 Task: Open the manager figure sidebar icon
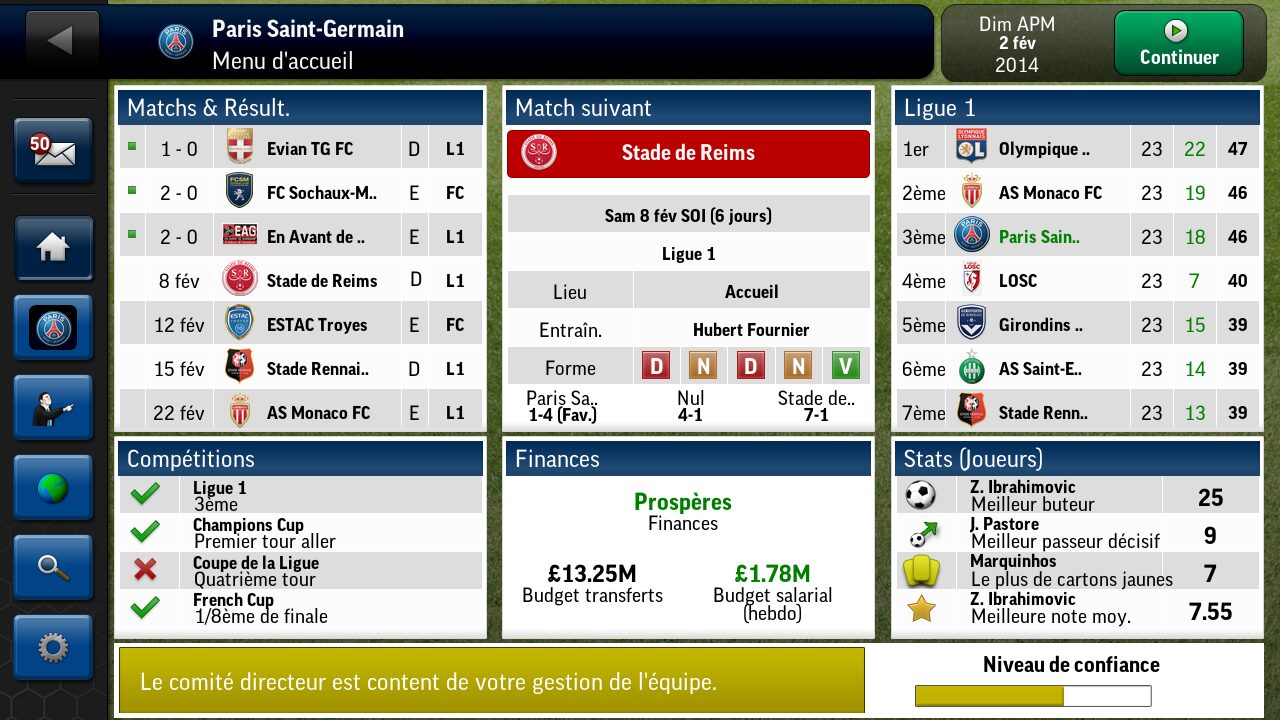point(53,408)
